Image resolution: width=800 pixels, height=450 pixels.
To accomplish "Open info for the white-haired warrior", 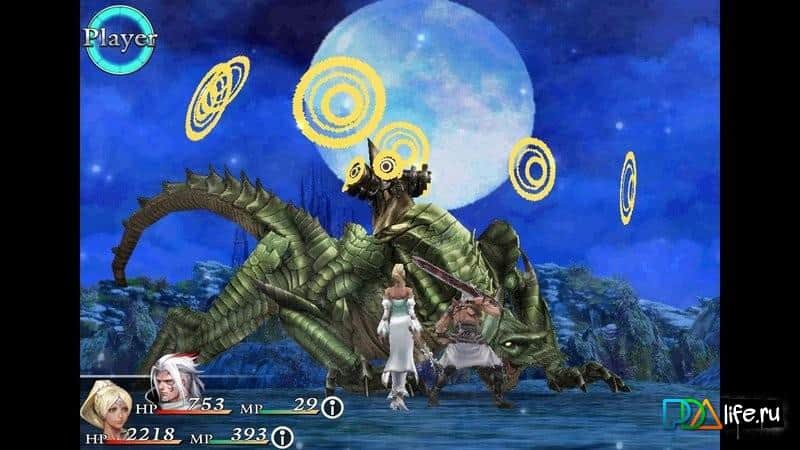I will pyautogui.click(x=333, y=408).
